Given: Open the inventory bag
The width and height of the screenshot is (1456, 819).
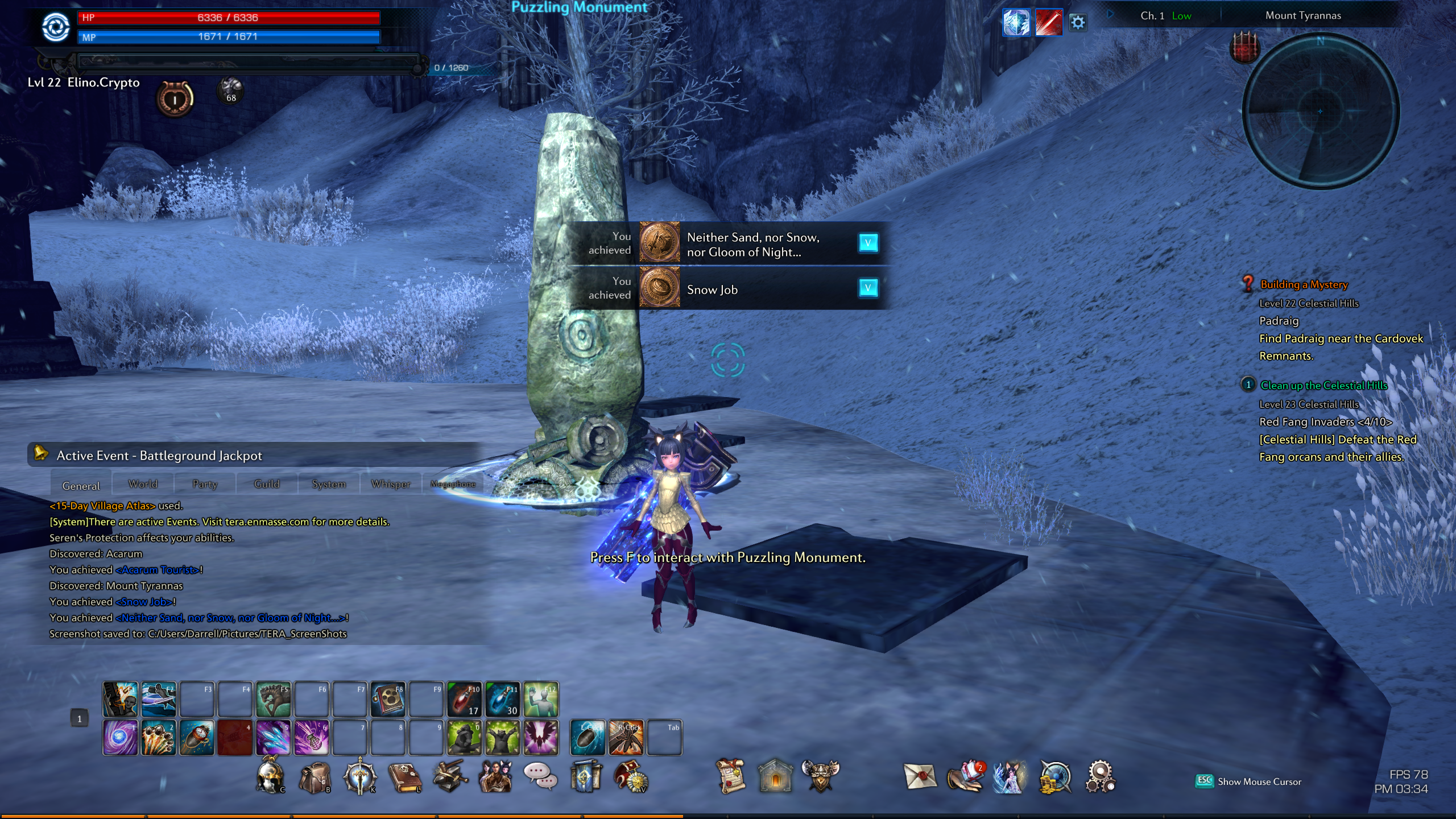Looking at the screenshot, I should (x=315, y=777).
